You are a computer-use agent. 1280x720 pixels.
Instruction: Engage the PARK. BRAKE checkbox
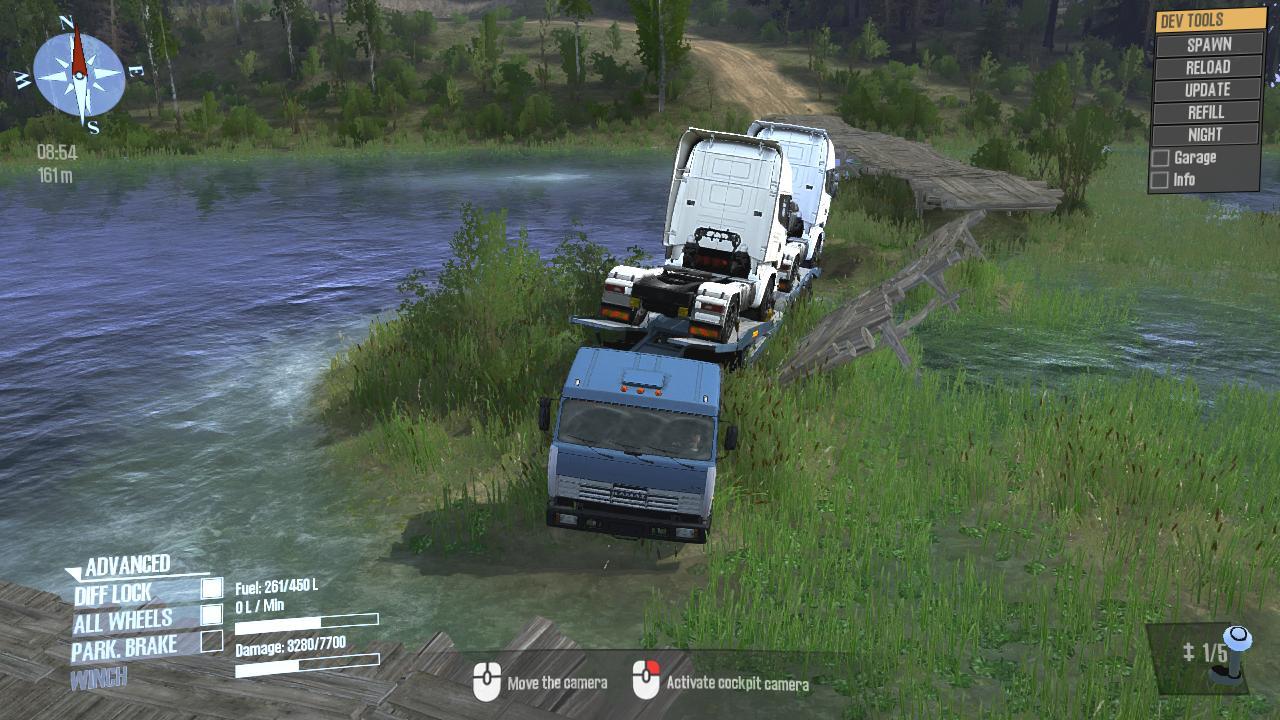(212, 641)
